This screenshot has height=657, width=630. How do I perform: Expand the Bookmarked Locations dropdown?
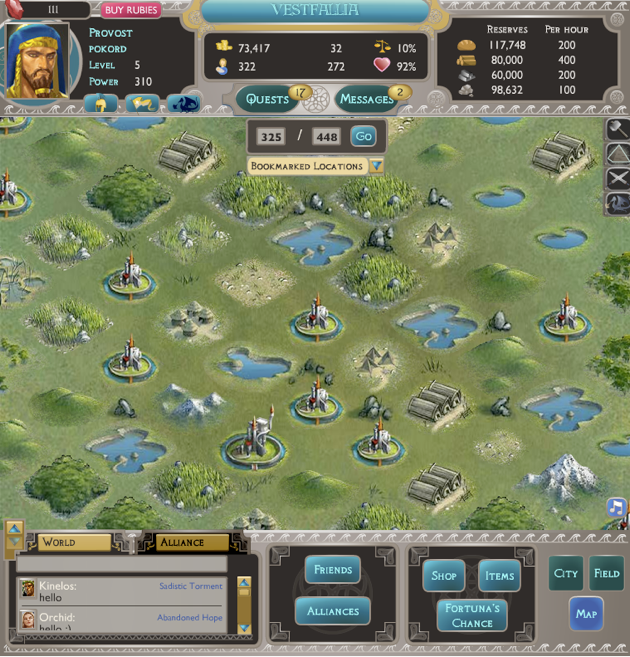[x=376, y=166]
